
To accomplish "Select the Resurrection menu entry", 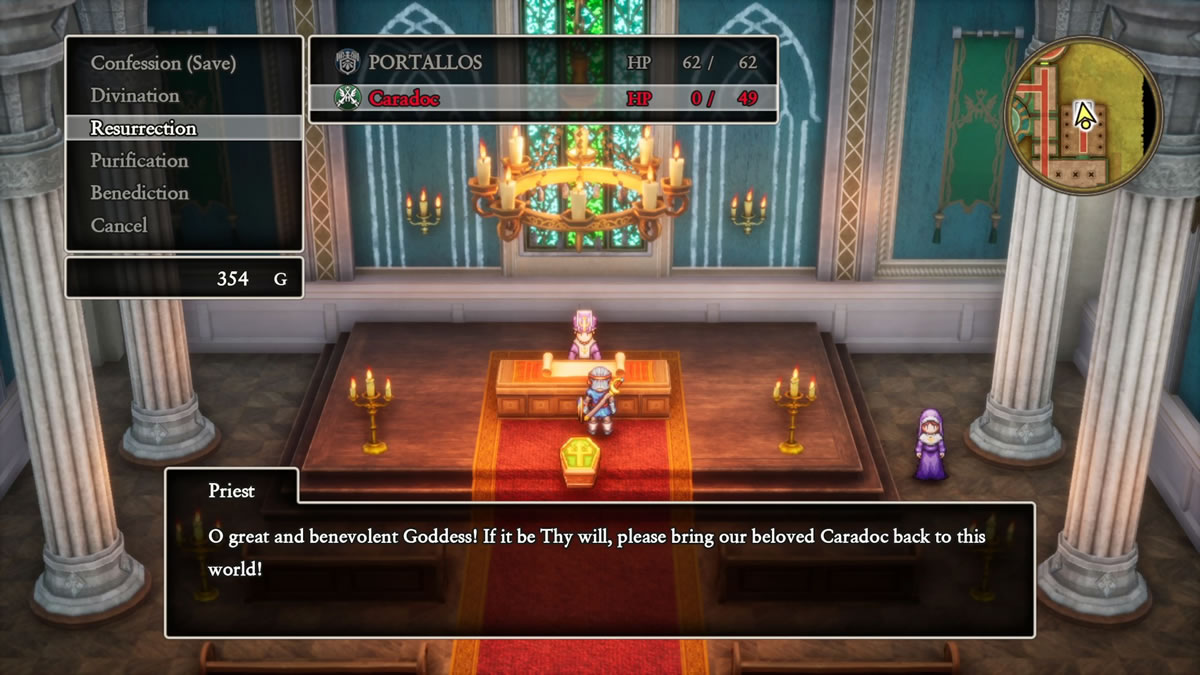I will point(143,128).
